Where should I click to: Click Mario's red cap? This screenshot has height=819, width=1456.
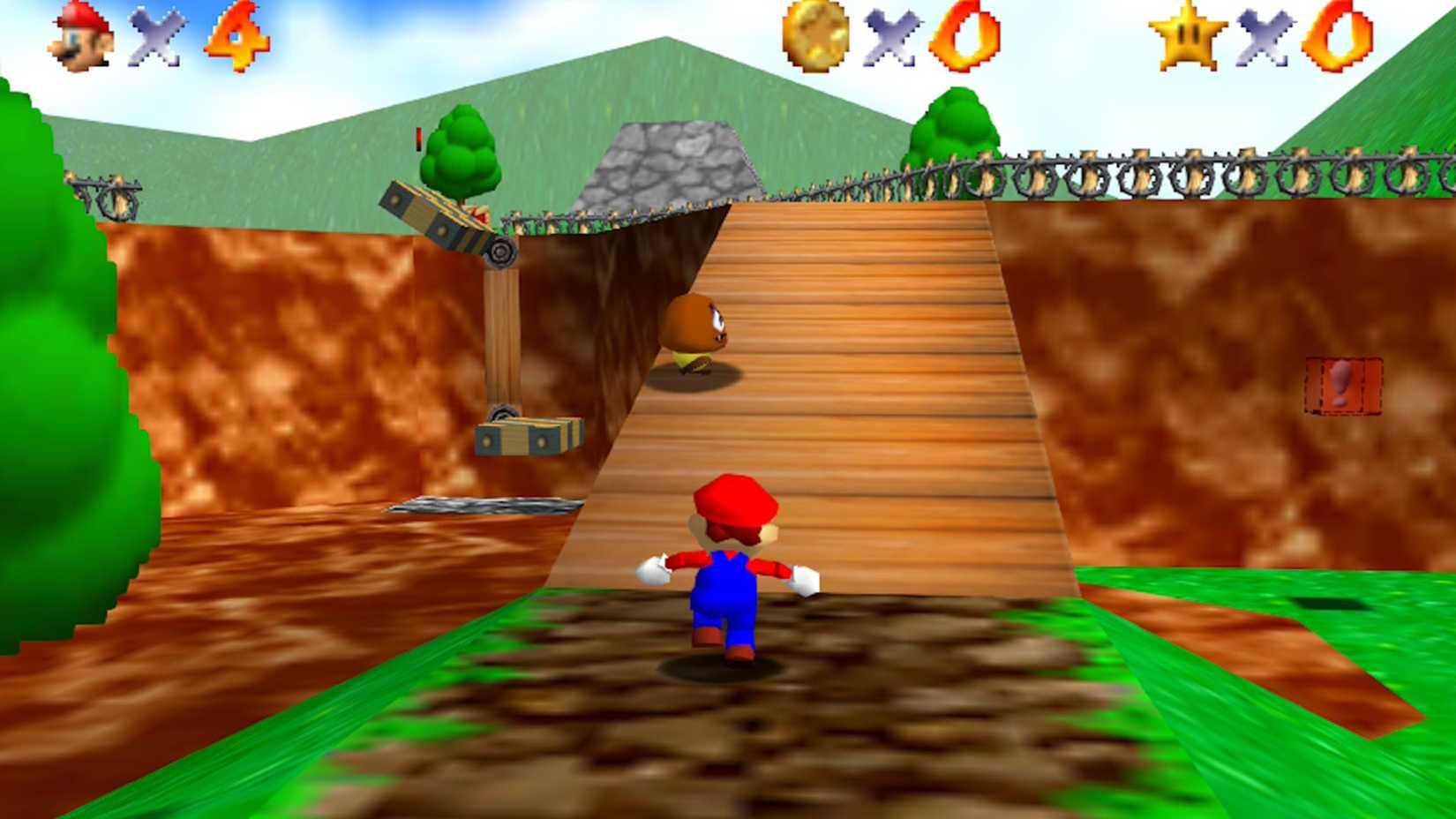point(735,499)
